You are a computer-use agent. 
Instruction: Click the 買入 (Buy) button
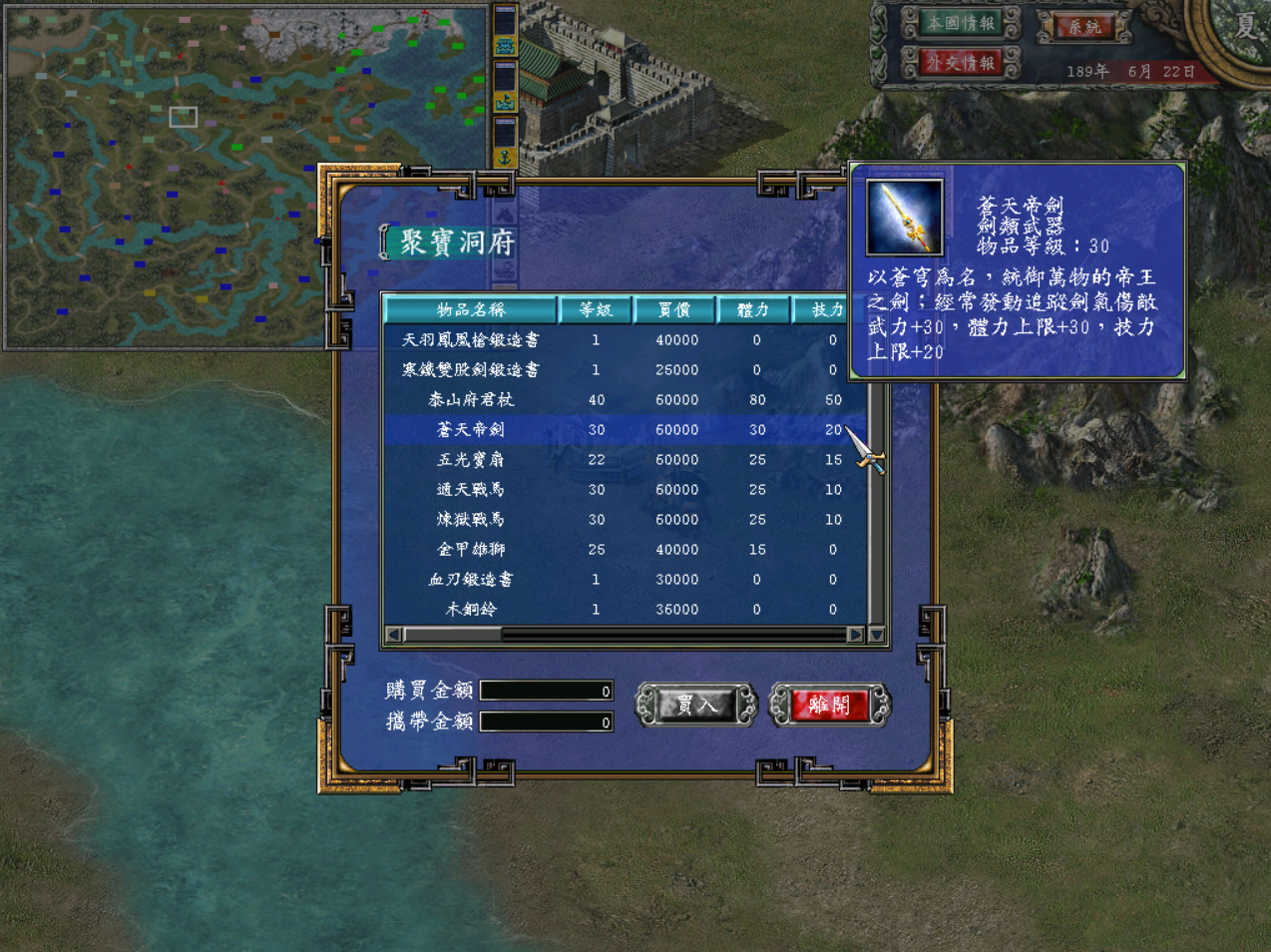pyautogui.click(x=696, y=705)
